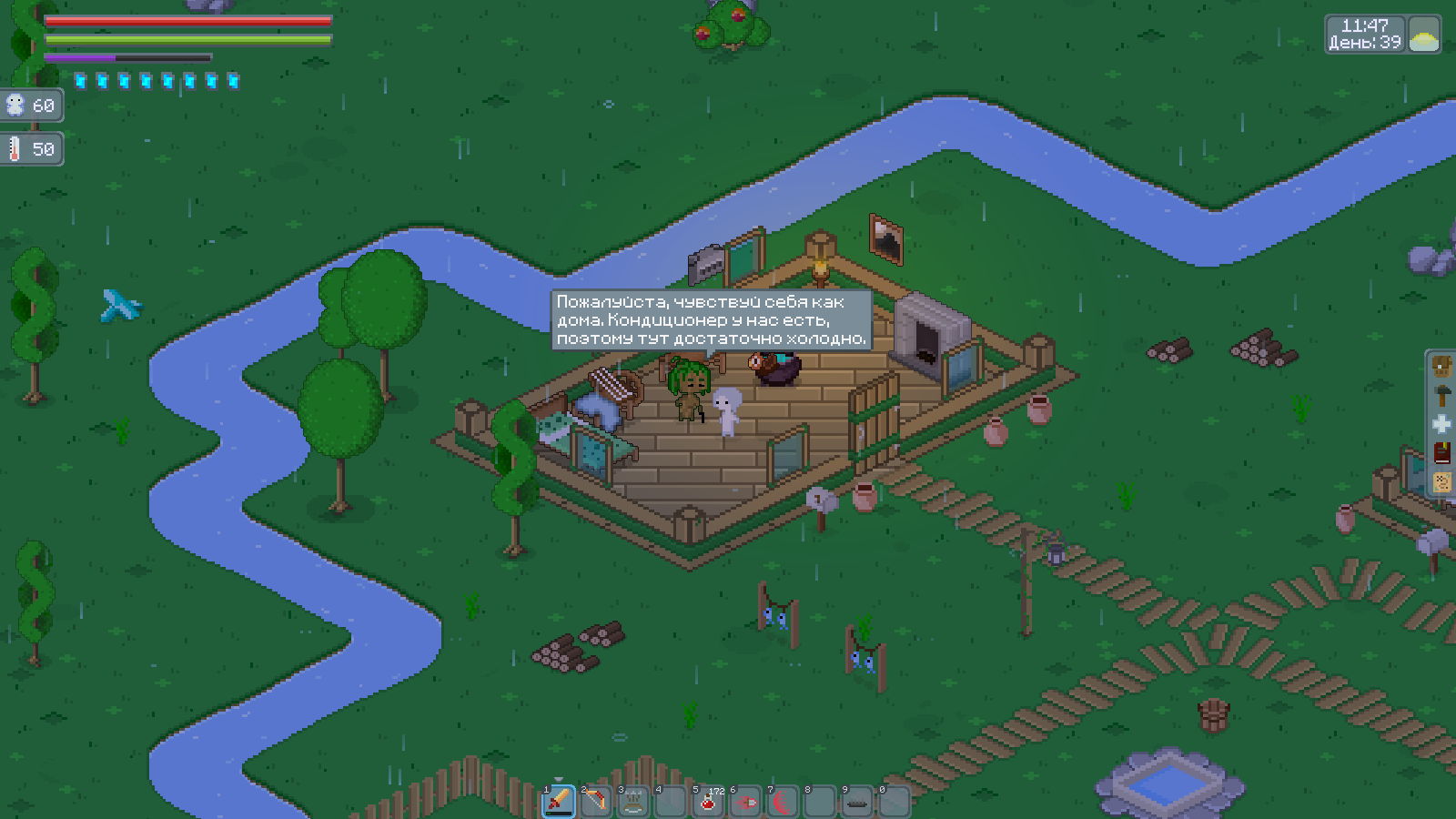This screenshot has width=1456, height=819.
Task: Select the red dash skill in slot 6
Action: pos(746,802)
